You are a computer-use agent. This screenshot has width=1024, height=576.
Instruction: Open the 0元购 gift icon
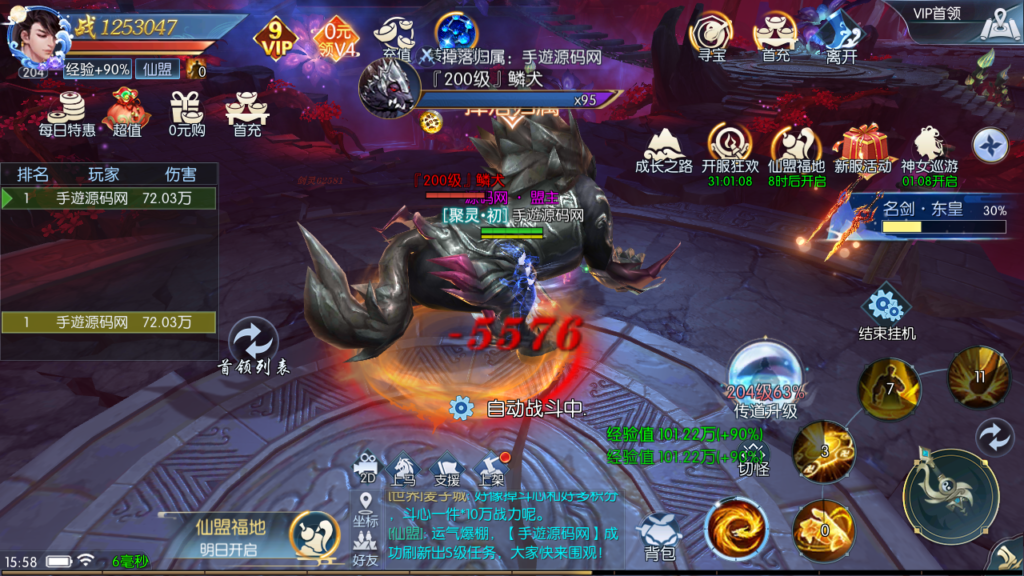click(x=186, y=109)
